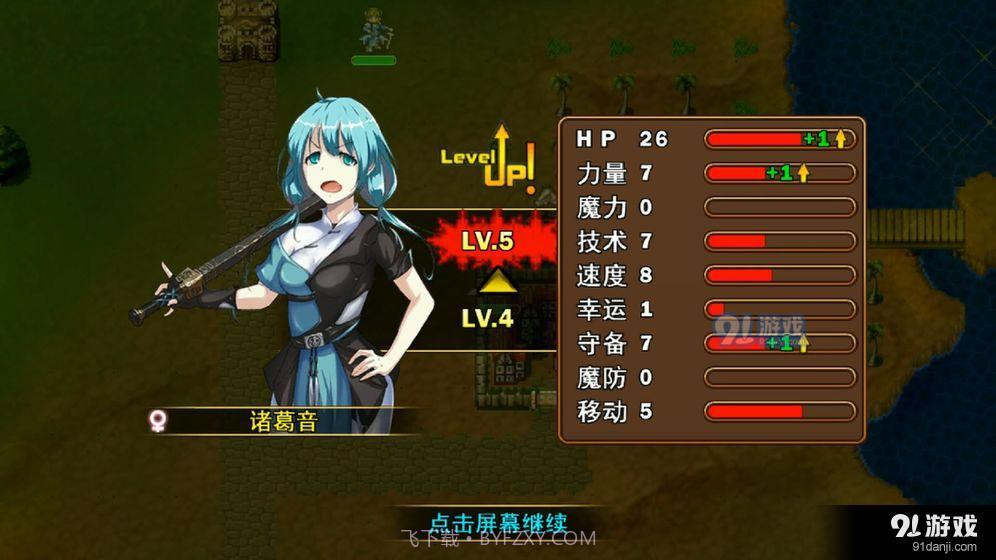Tap the "点击屏幕继续" continue prompt
This screenshot has height=560, width=996.
click(x=498, y=523)
